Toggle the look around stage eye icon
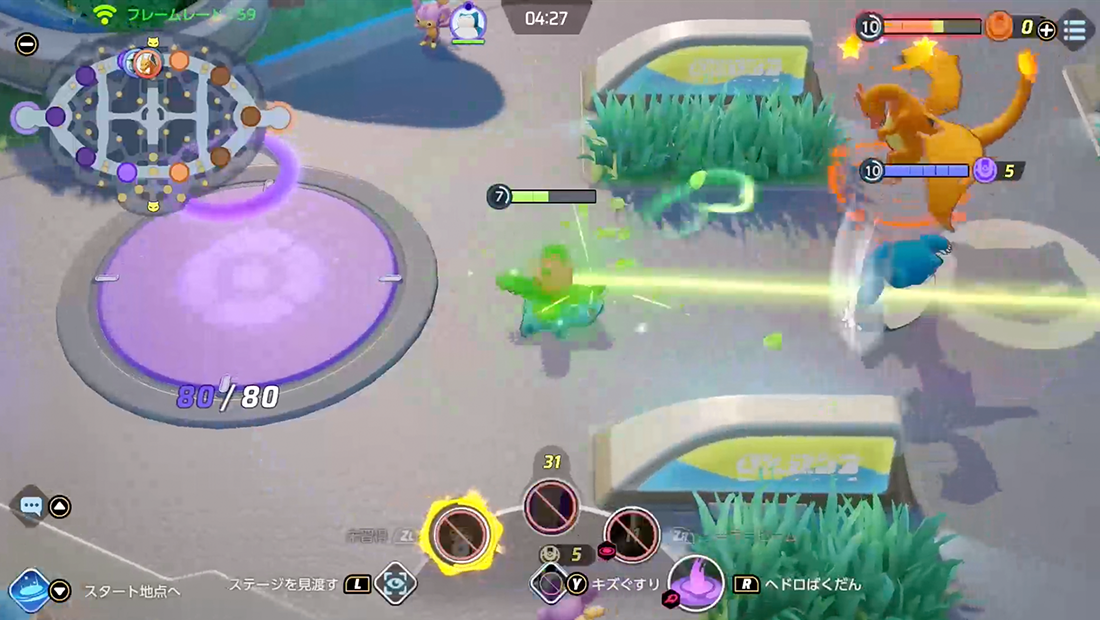Screen dimensions: 1100x620 pos(396,585)
